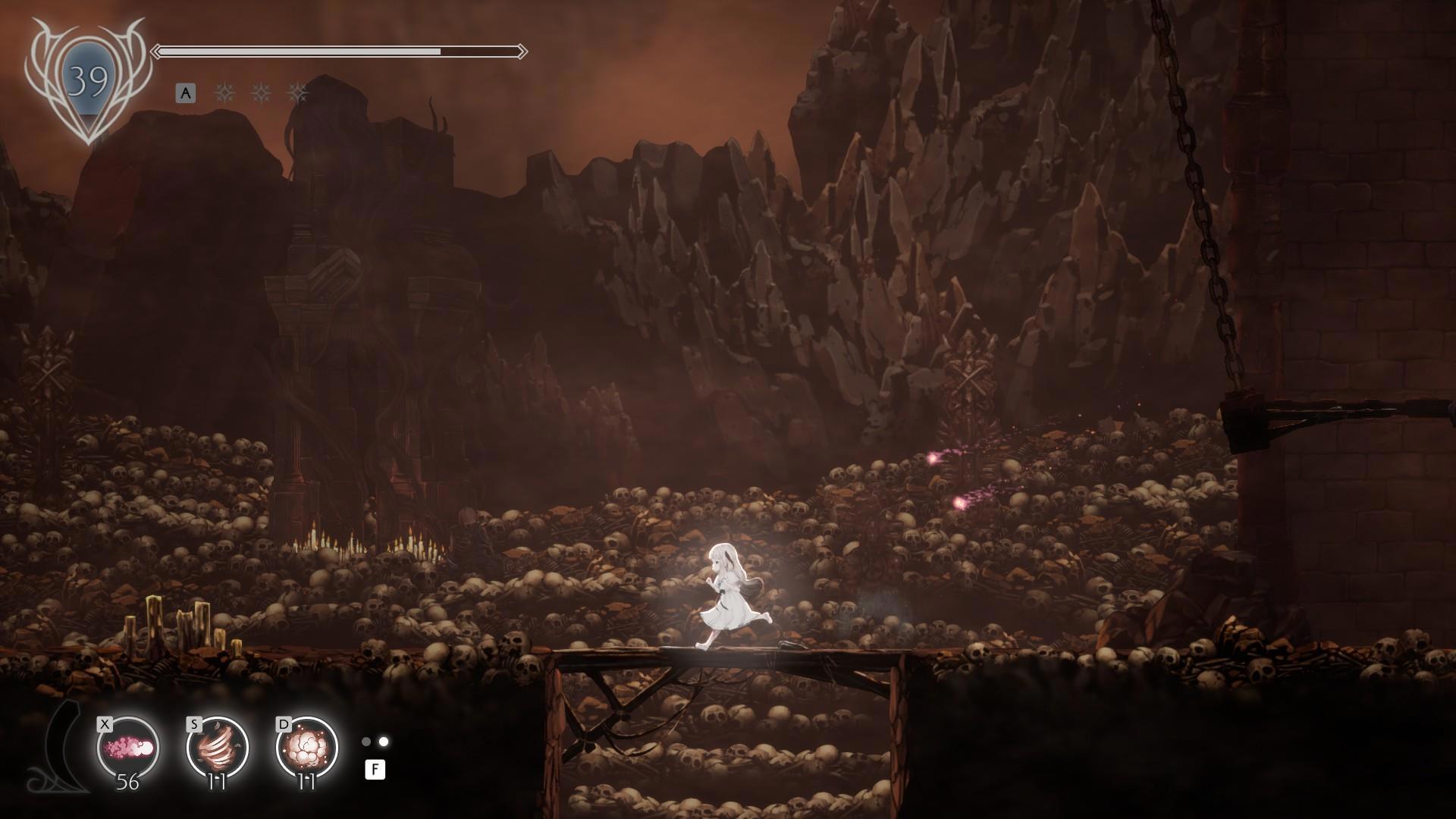
Task: Select the dim skill set dot
Action: point(366,742)
